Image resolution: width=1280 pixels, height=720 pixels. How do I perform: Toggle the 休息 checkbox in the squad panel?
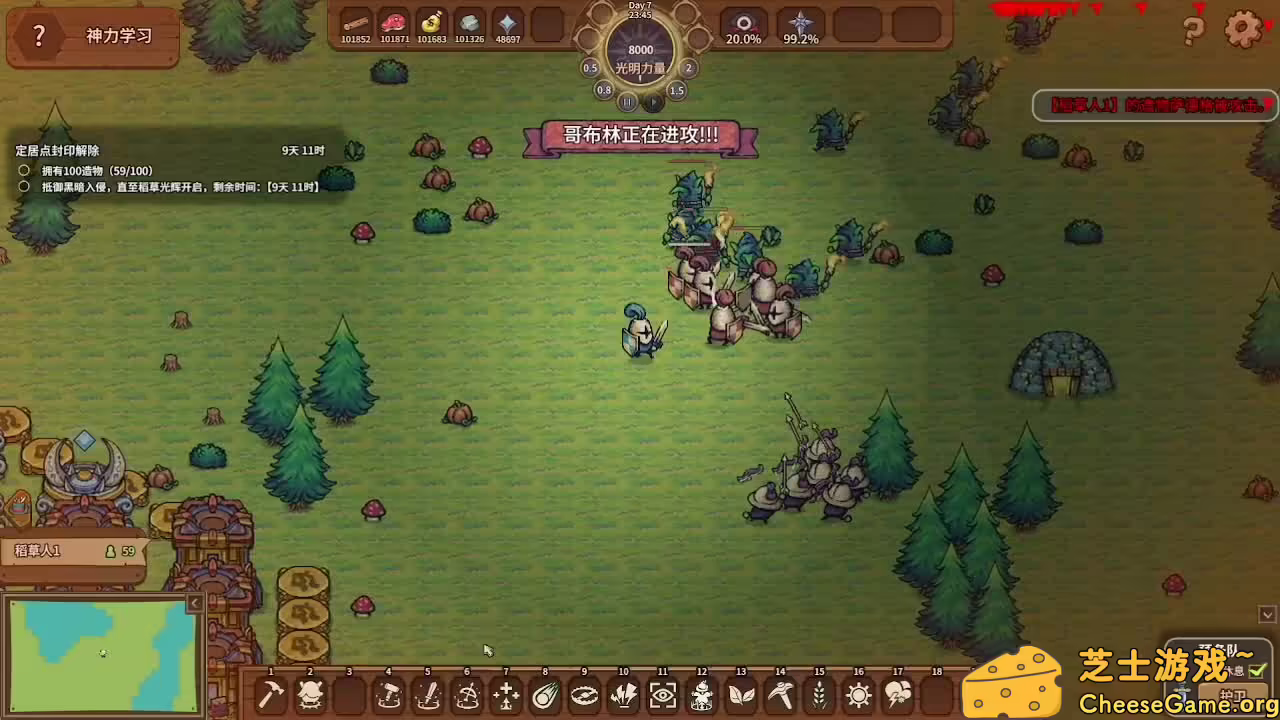[x=1256, y=672]
